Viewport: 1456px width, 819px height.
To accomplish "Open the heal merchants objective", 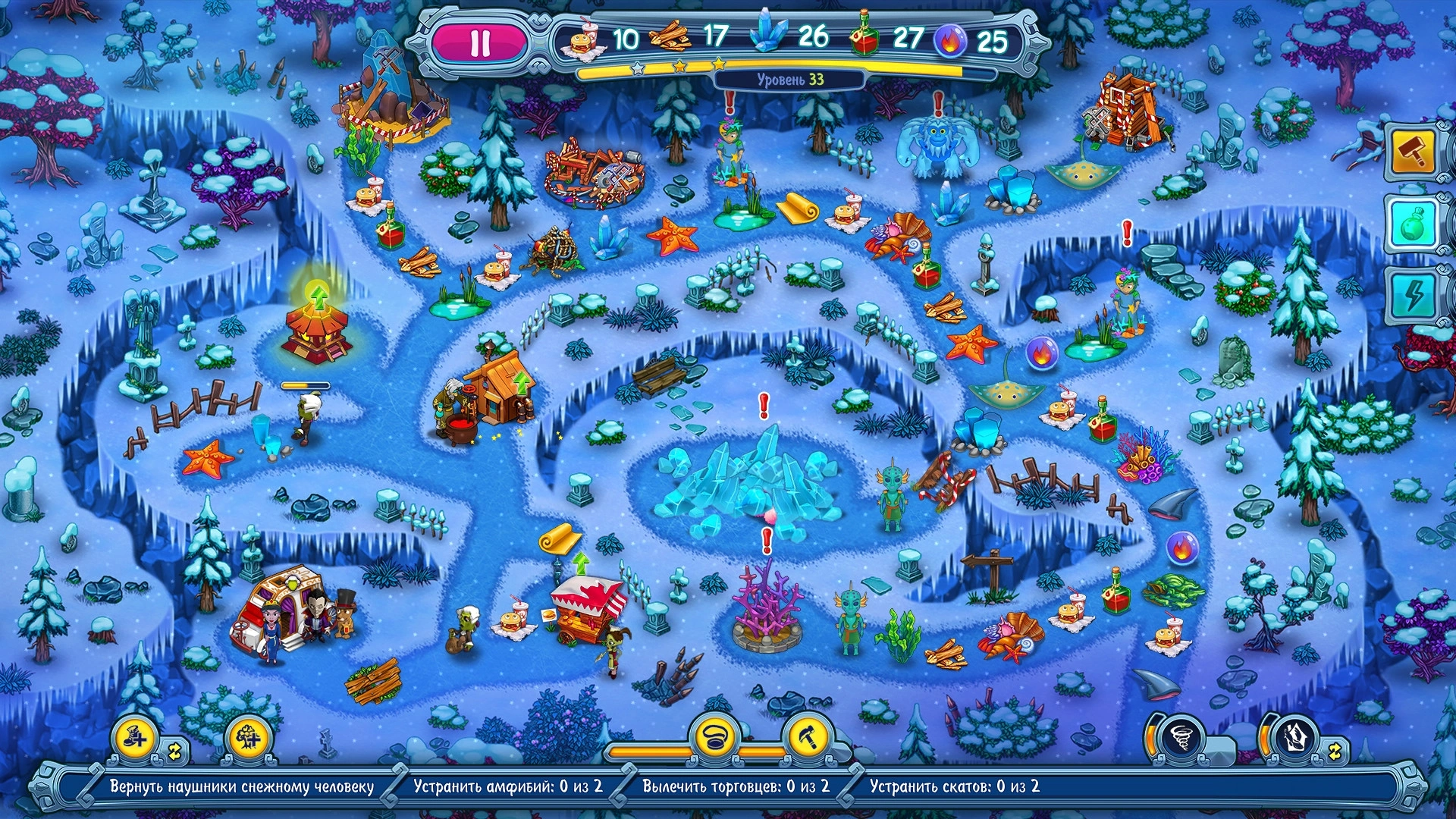I will coord(736,786).
